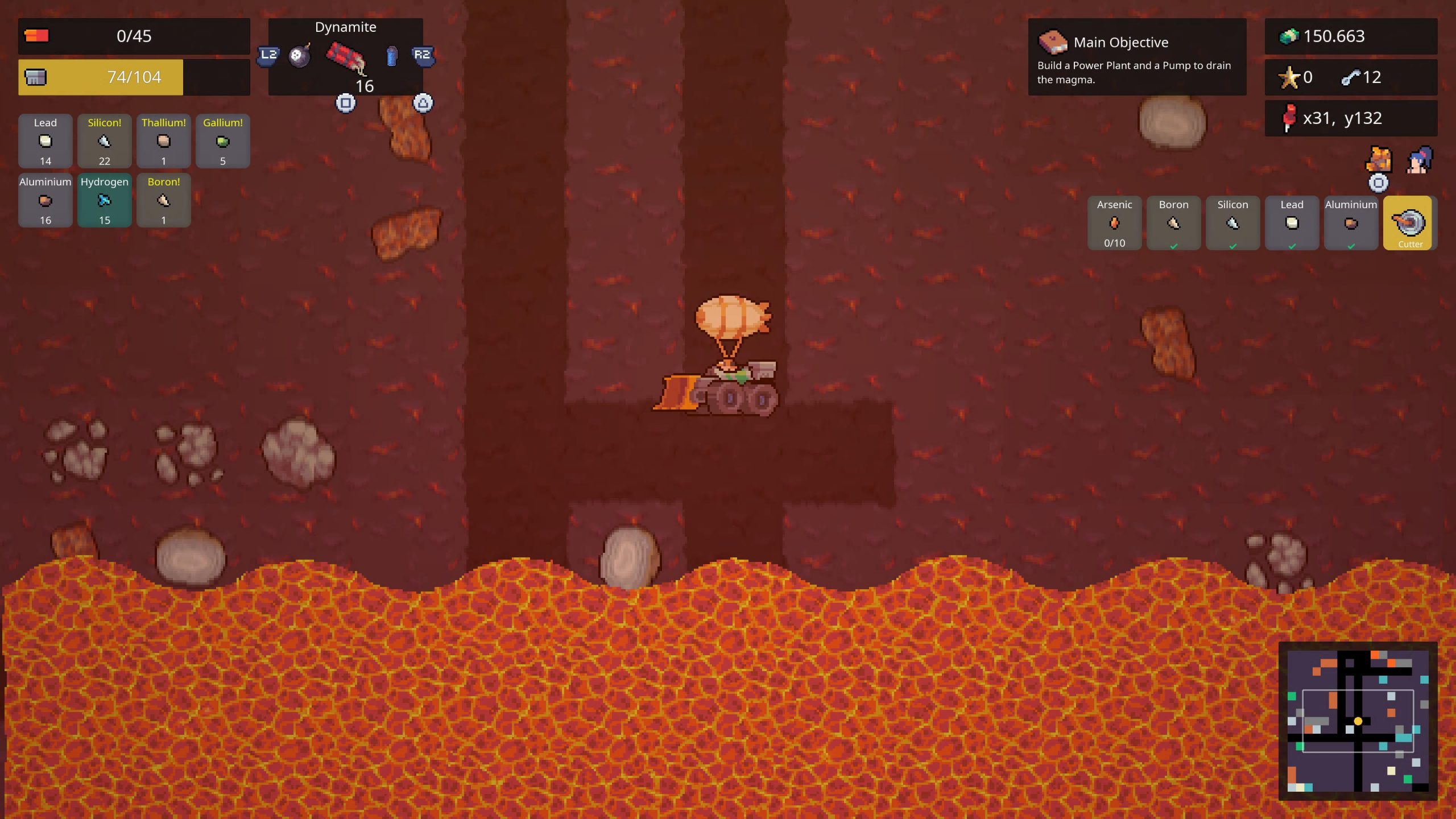Select the Silicon cargo slot holding 22
Screen dimensions: 1456x819
click(x=105, y=141)
